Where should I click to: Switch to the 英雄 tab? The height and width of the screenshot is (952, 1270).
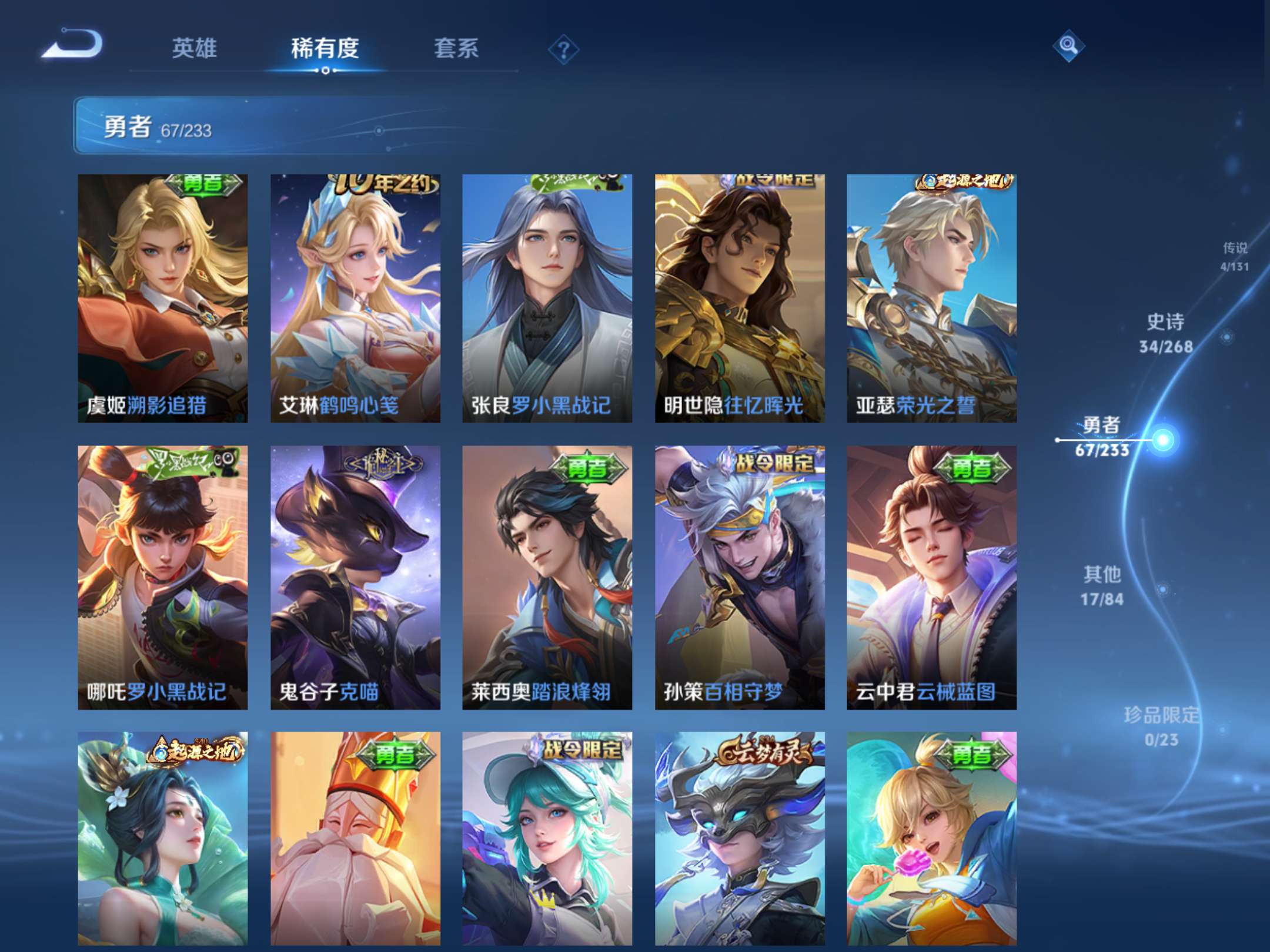click(x=195, y=50)
